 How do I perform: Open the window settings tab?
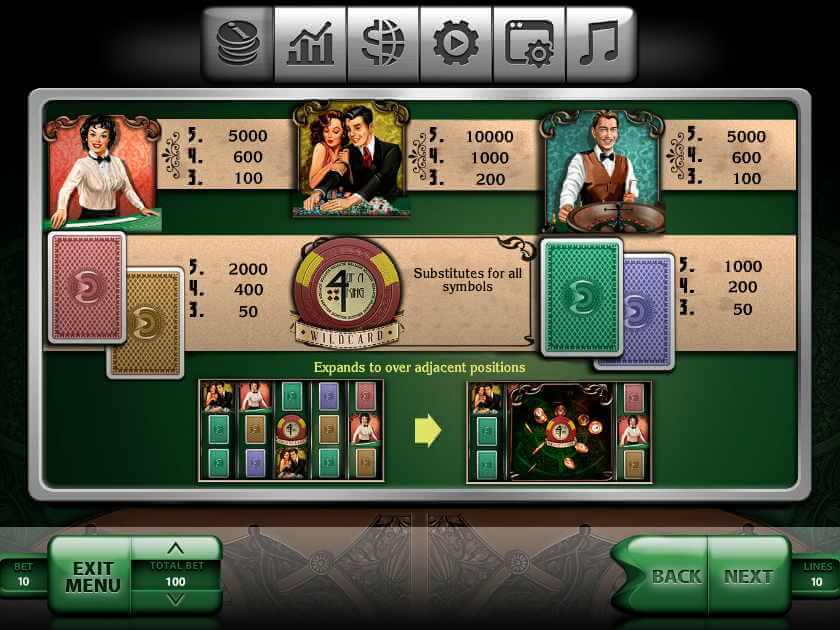pos(529,43)
